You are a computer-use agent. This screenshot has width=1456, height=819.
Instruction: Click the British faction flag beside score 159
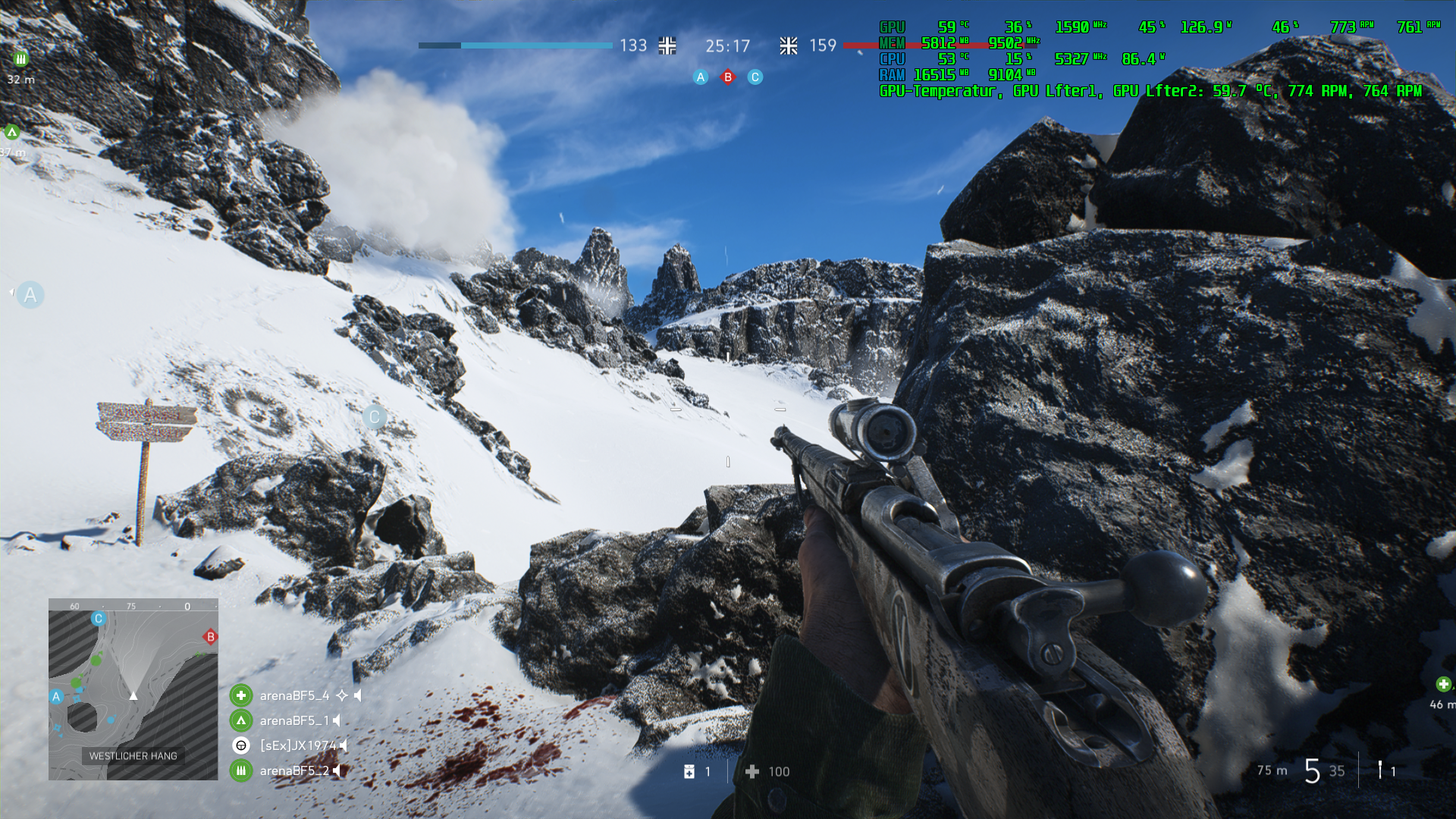(x=789, y=46)
